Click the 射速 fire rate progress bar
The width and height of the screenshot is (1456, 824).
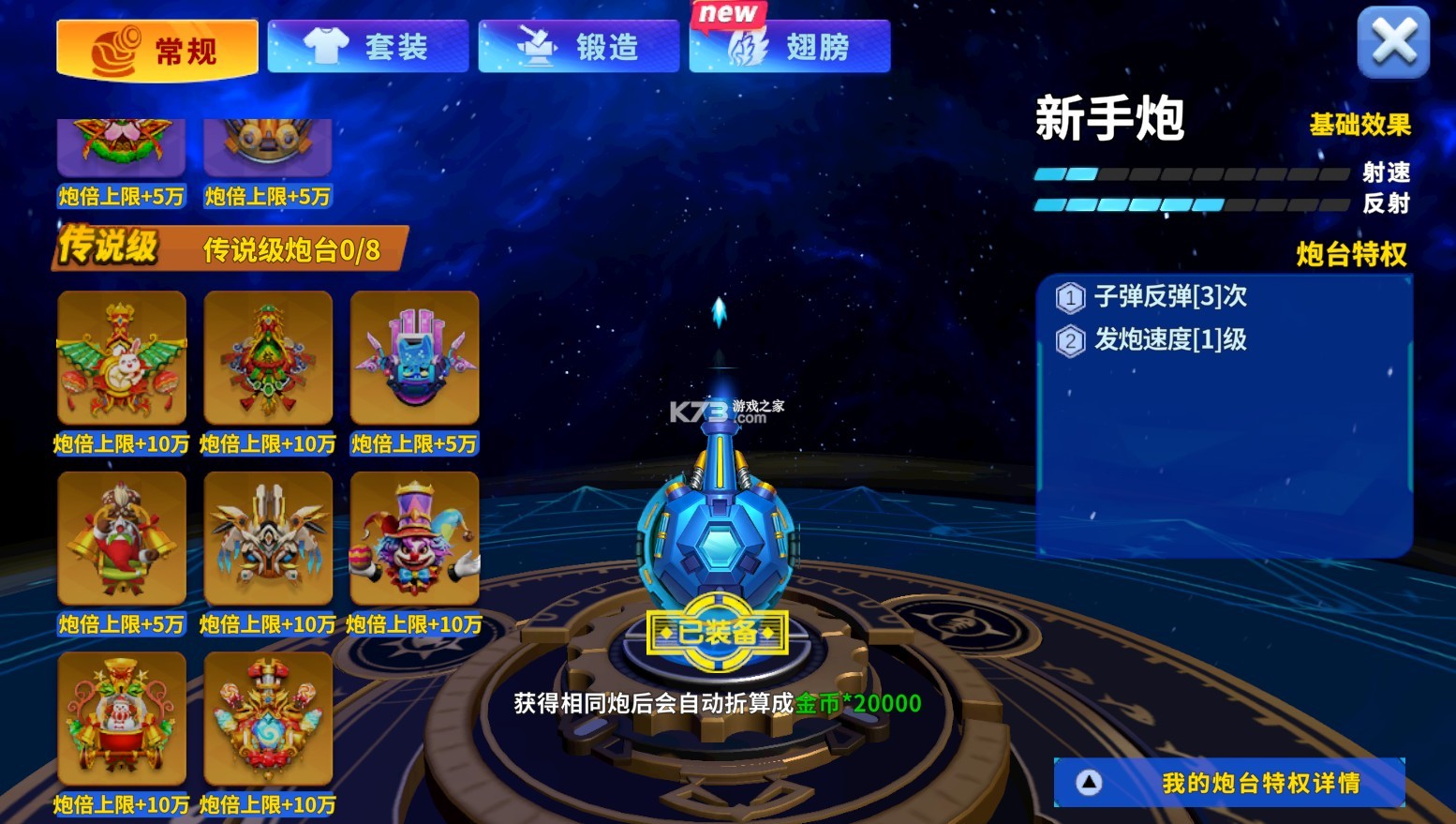click(x=1190, y=172)
